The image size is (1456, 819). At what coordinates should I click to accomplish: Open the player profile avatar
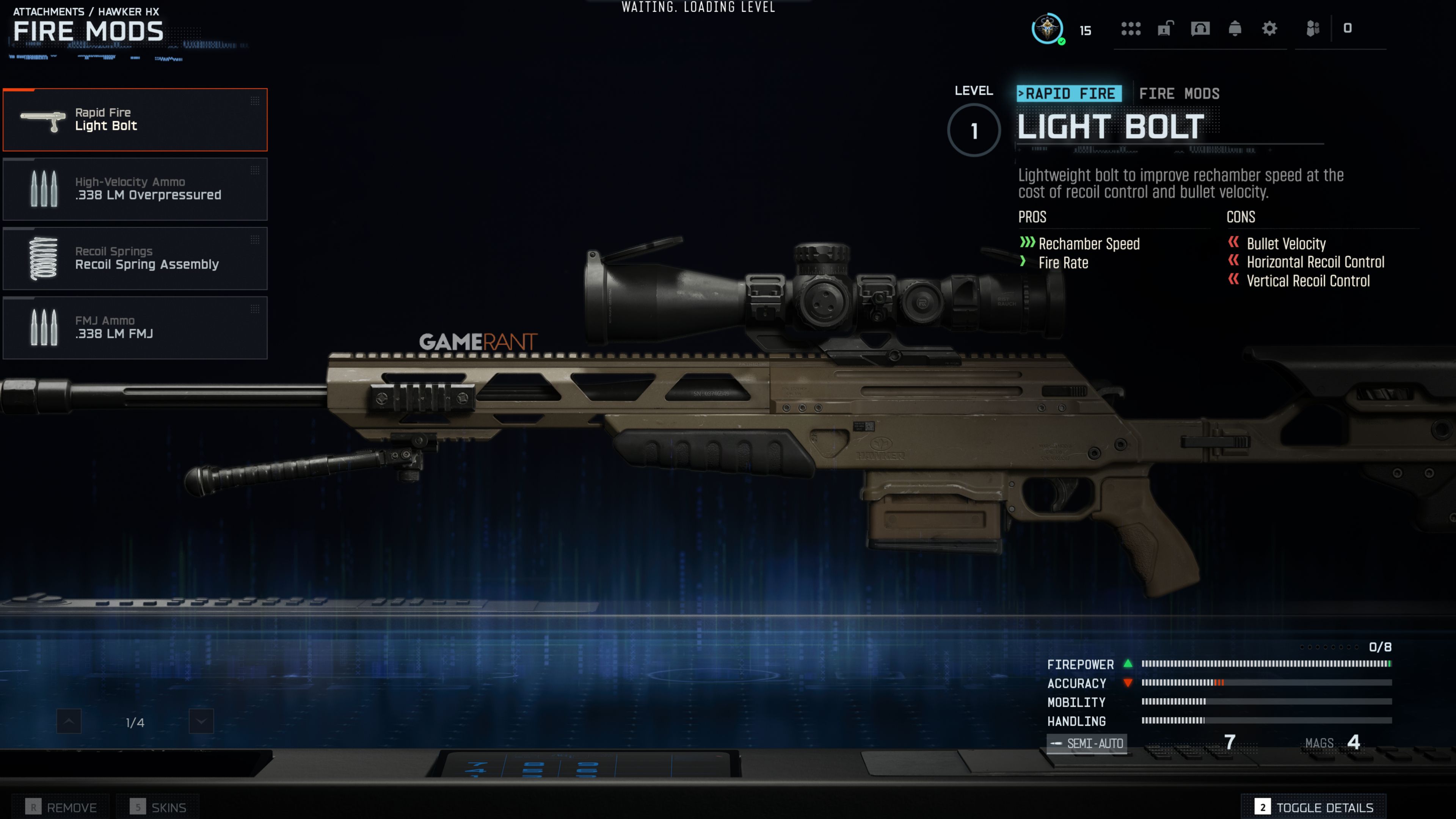1047,28
